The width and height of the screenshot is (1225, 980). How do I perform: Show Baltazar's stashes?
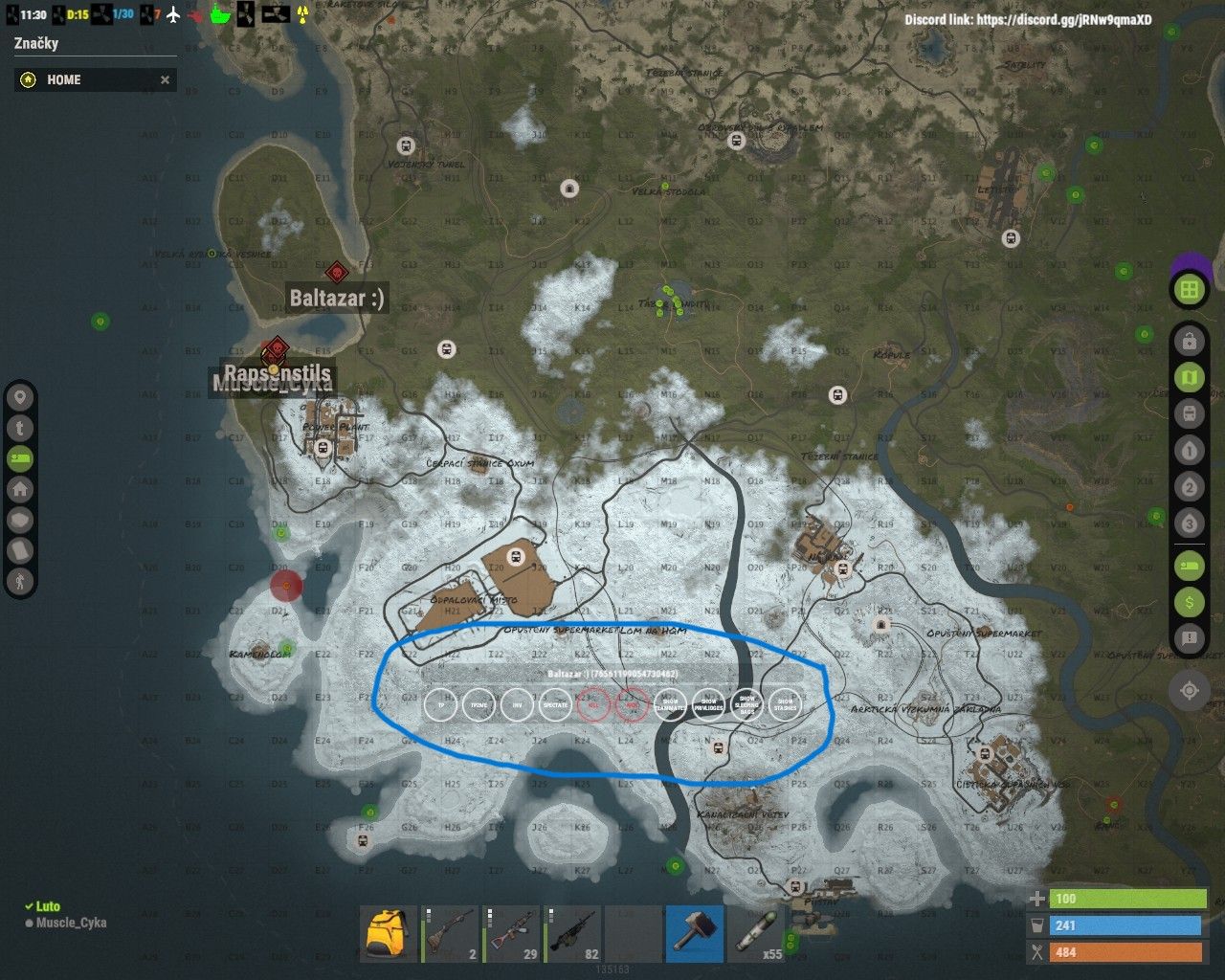[785, 705]
